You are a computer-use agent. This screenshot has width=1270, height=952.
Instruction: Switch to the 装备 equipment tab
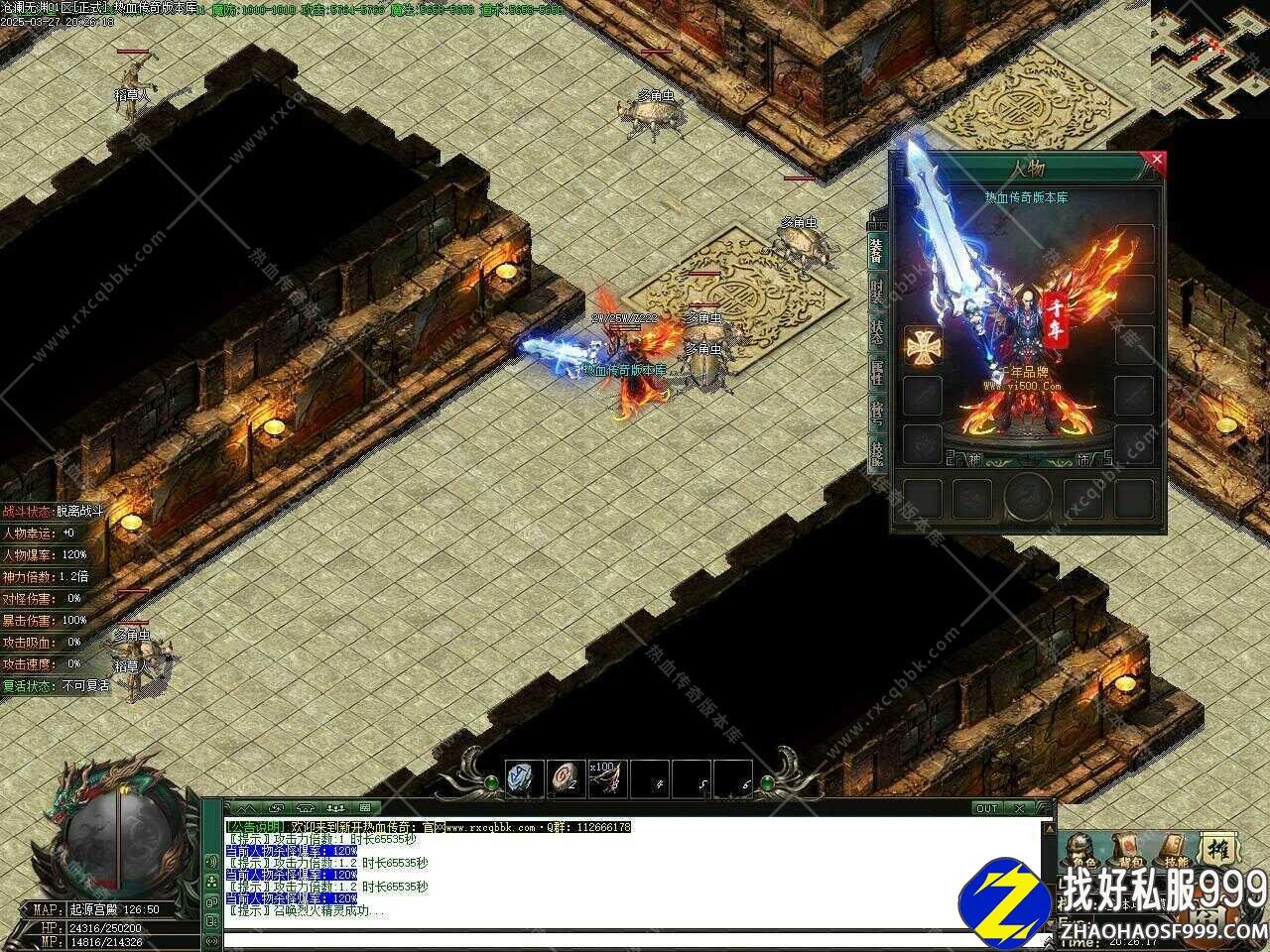pyautogui.click(x=876, y=248)
